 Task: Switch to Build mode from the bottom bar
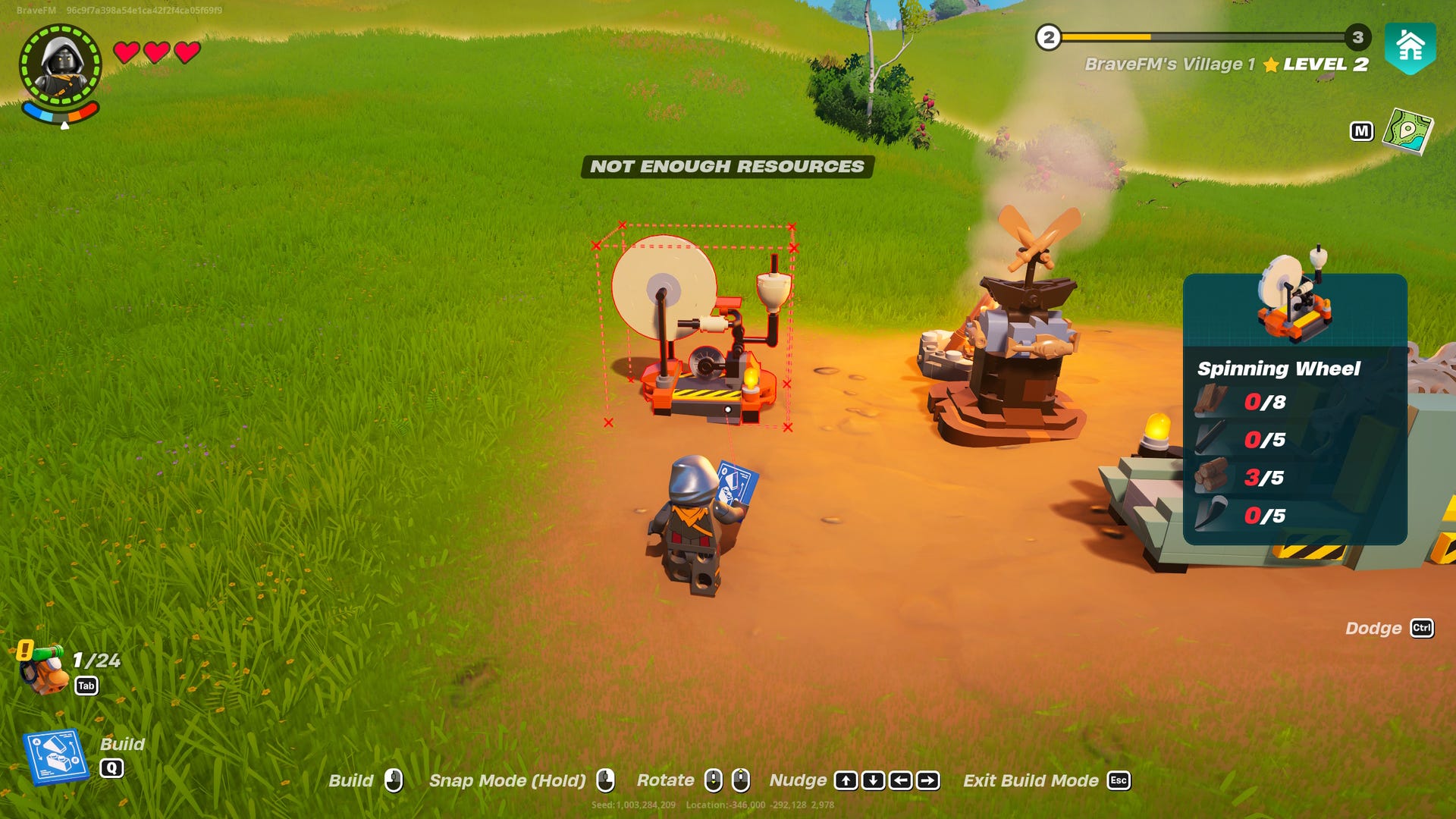point(353,780)
